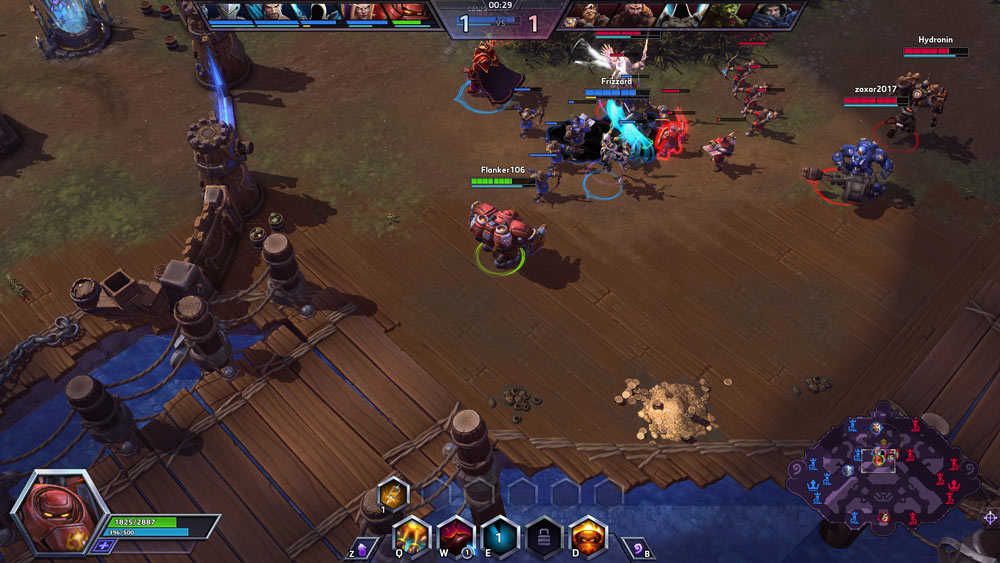Use the W red ability icon
Screen dimensions: 1000x563
click(456, 535)
